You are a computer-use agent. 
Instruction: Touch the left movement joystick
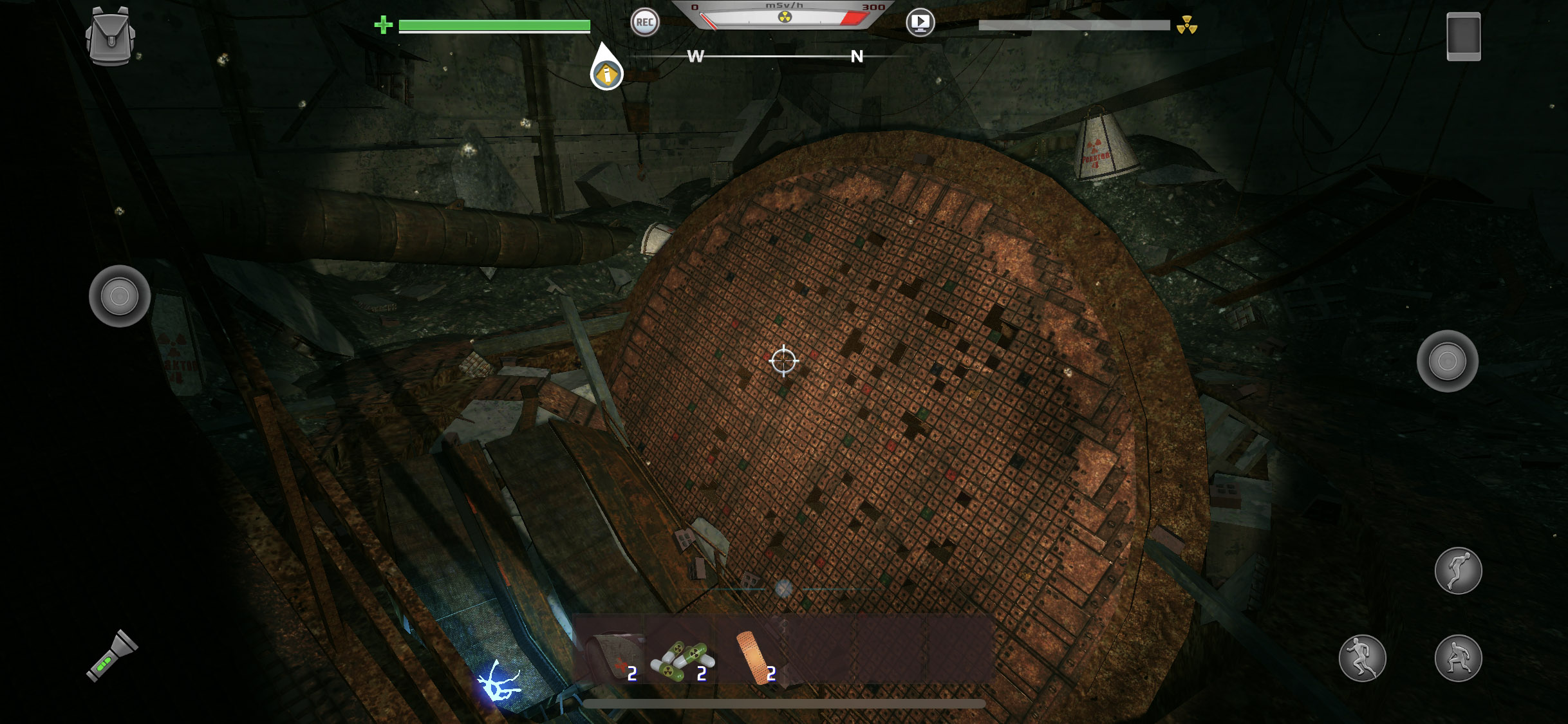coord(120,296)
